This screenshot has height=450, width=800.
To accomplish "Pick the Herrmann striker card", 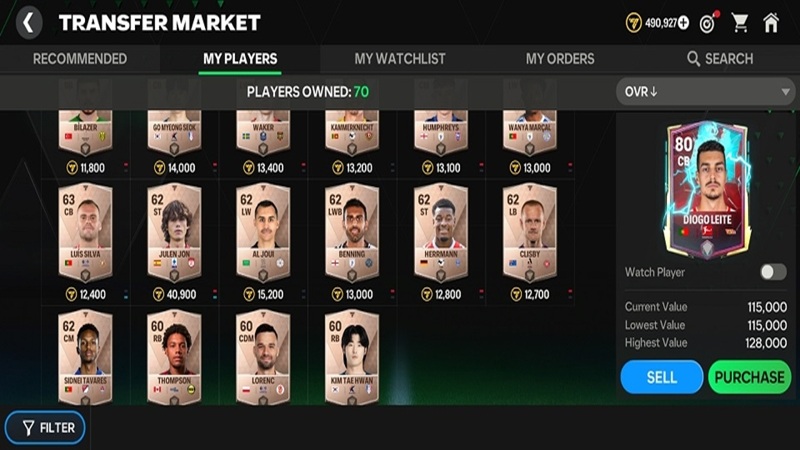I will pyautogui.click(x=441, y=230).
